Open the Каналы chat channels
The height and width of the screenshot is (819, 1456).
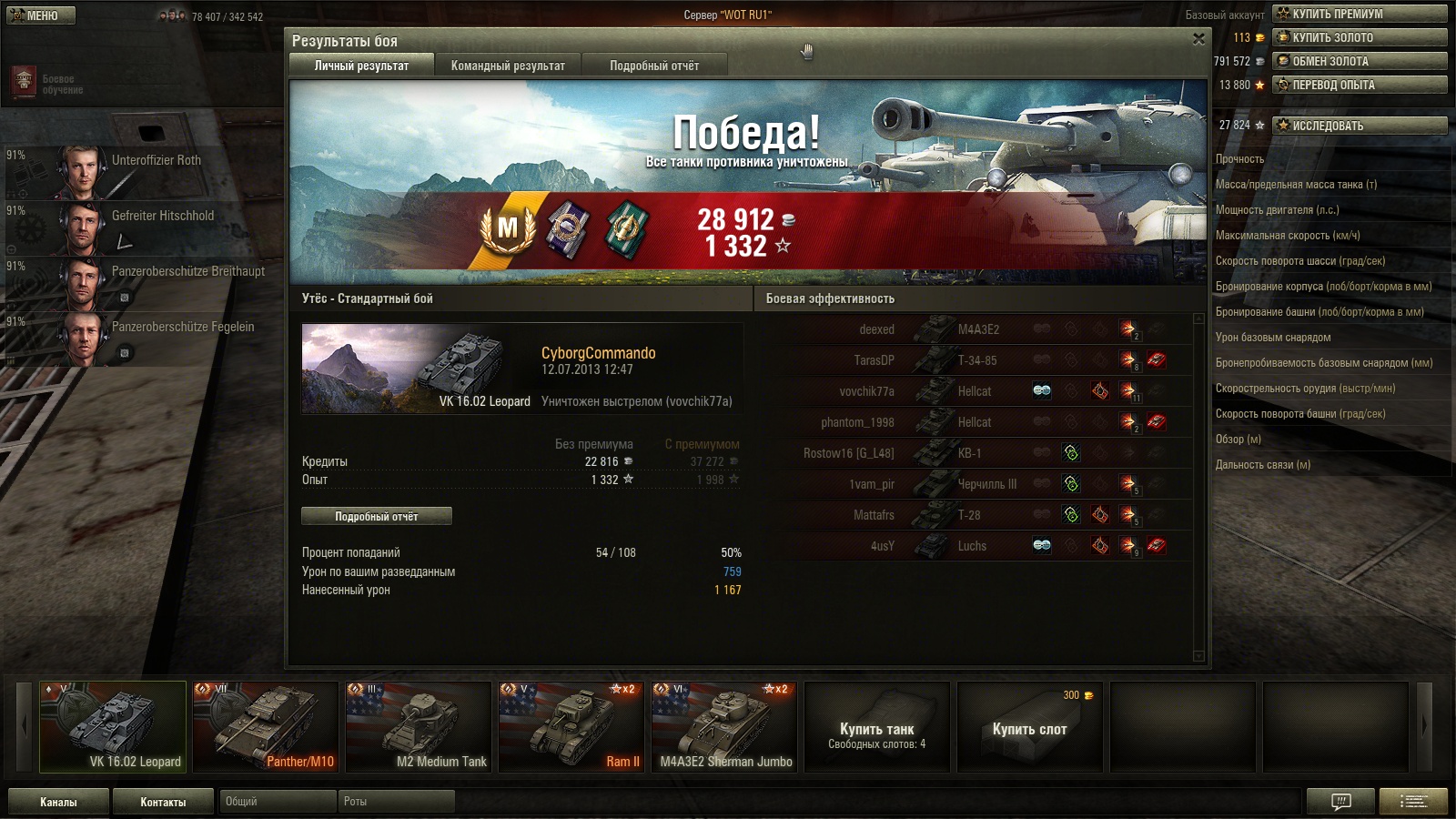pyautogui.click(x=58, y=802)
